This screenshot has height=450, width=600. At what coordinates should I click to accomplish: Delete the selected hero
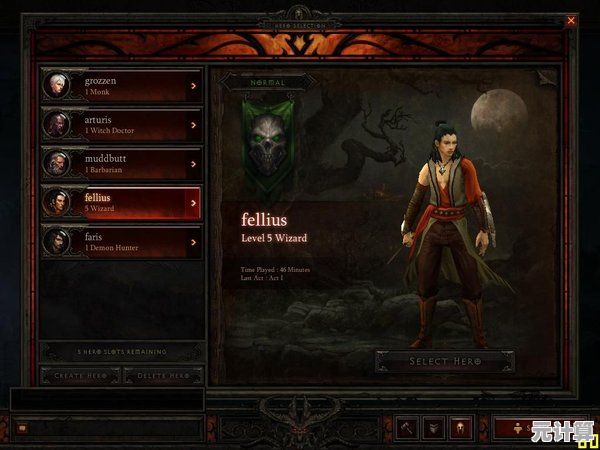pyautogui.click(x=163, y=376)
